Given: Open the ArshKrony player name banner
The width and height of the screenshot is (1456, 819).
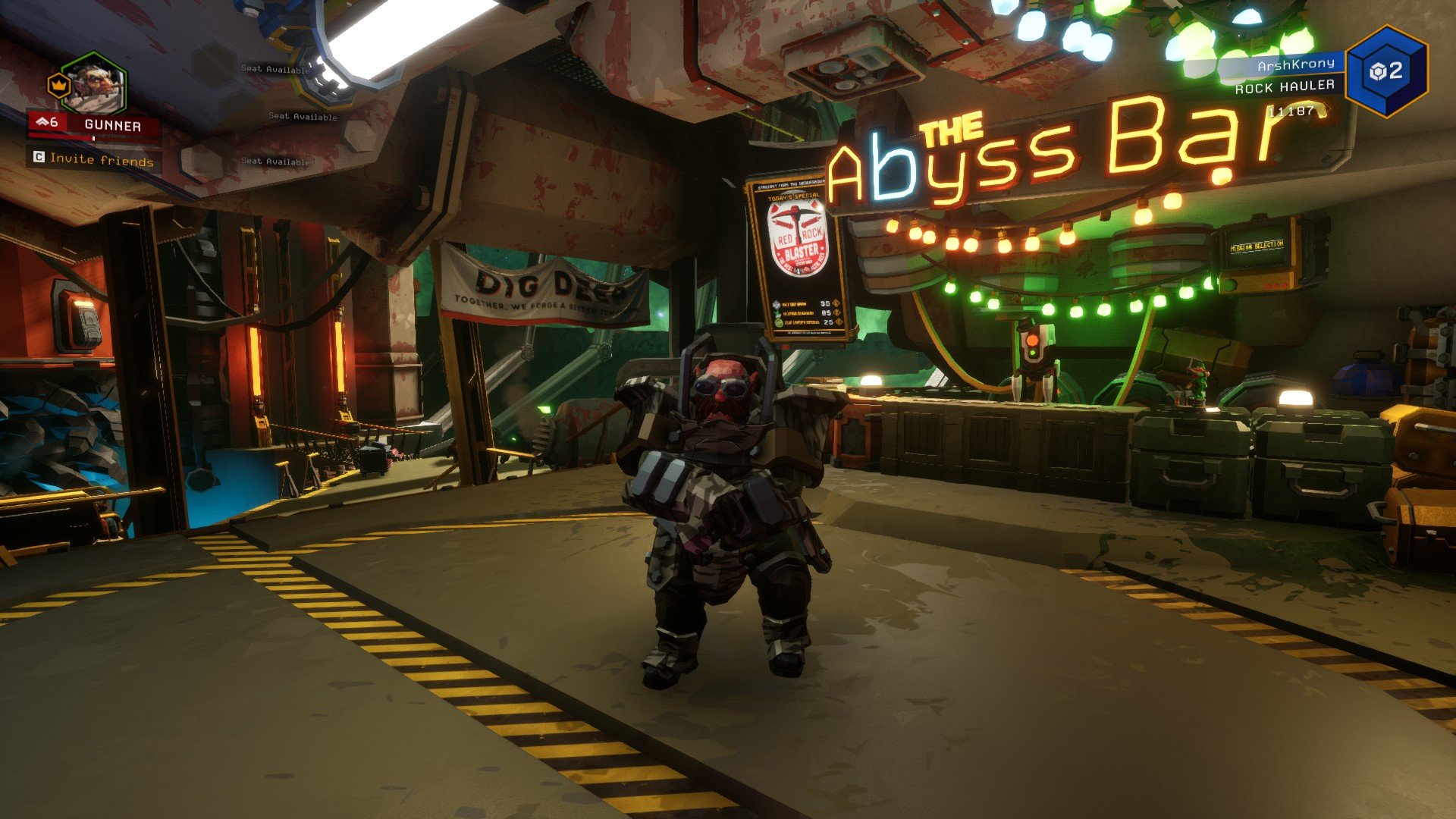Looking at the screenshot, I should [1294, 65].
